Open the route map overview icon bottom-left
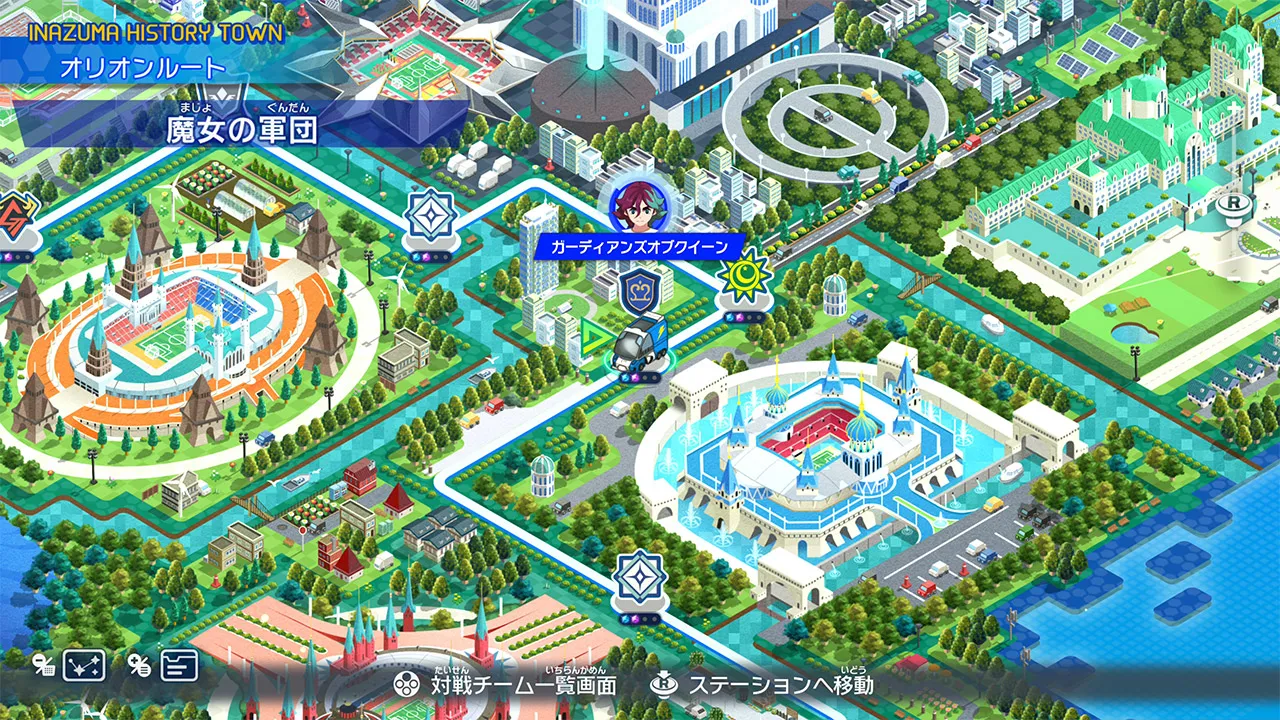This screenshot has width=1280, height=720. point(82,665)
